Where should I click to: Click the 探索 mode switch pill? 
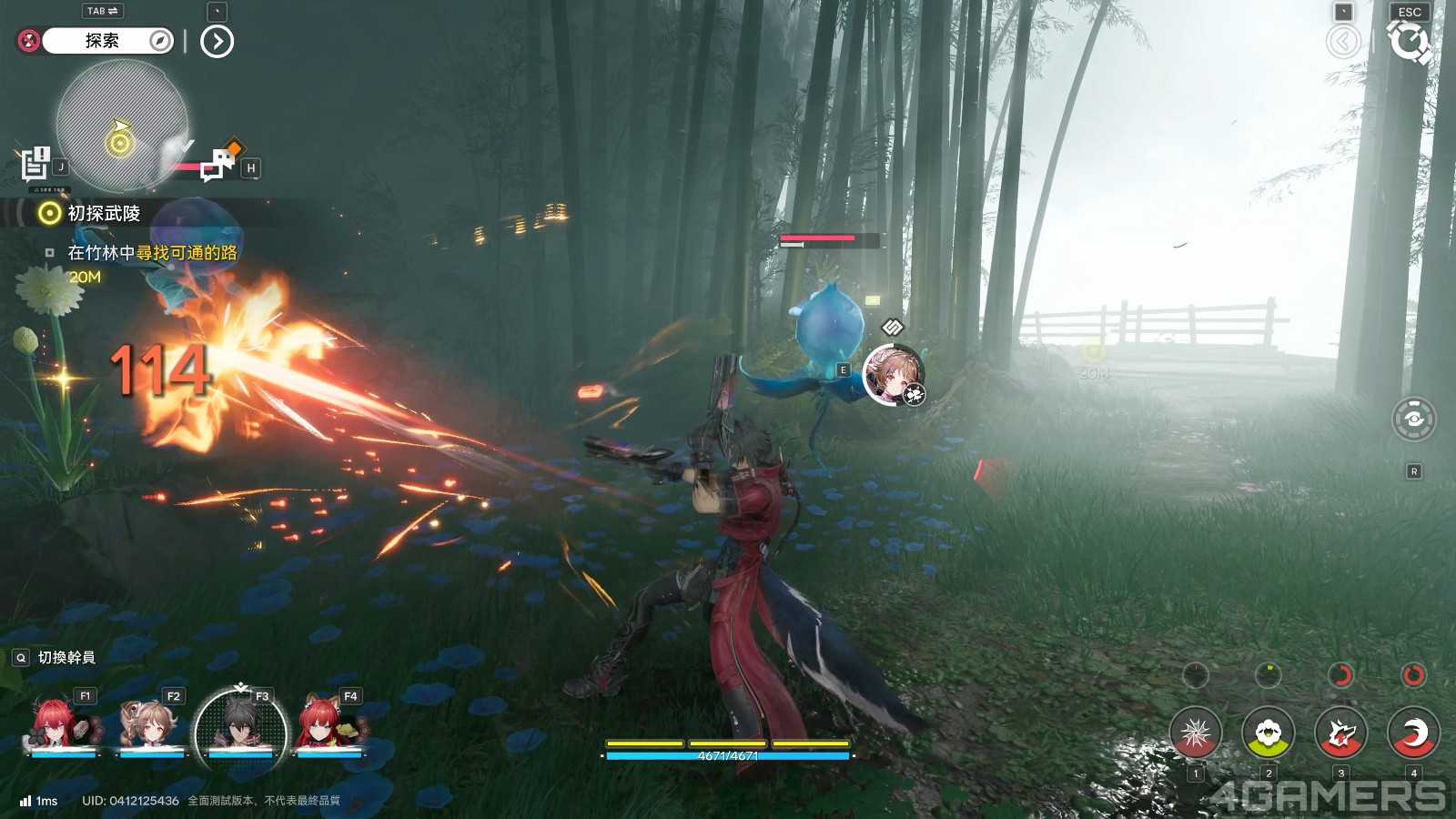click(x=106, y=41)
